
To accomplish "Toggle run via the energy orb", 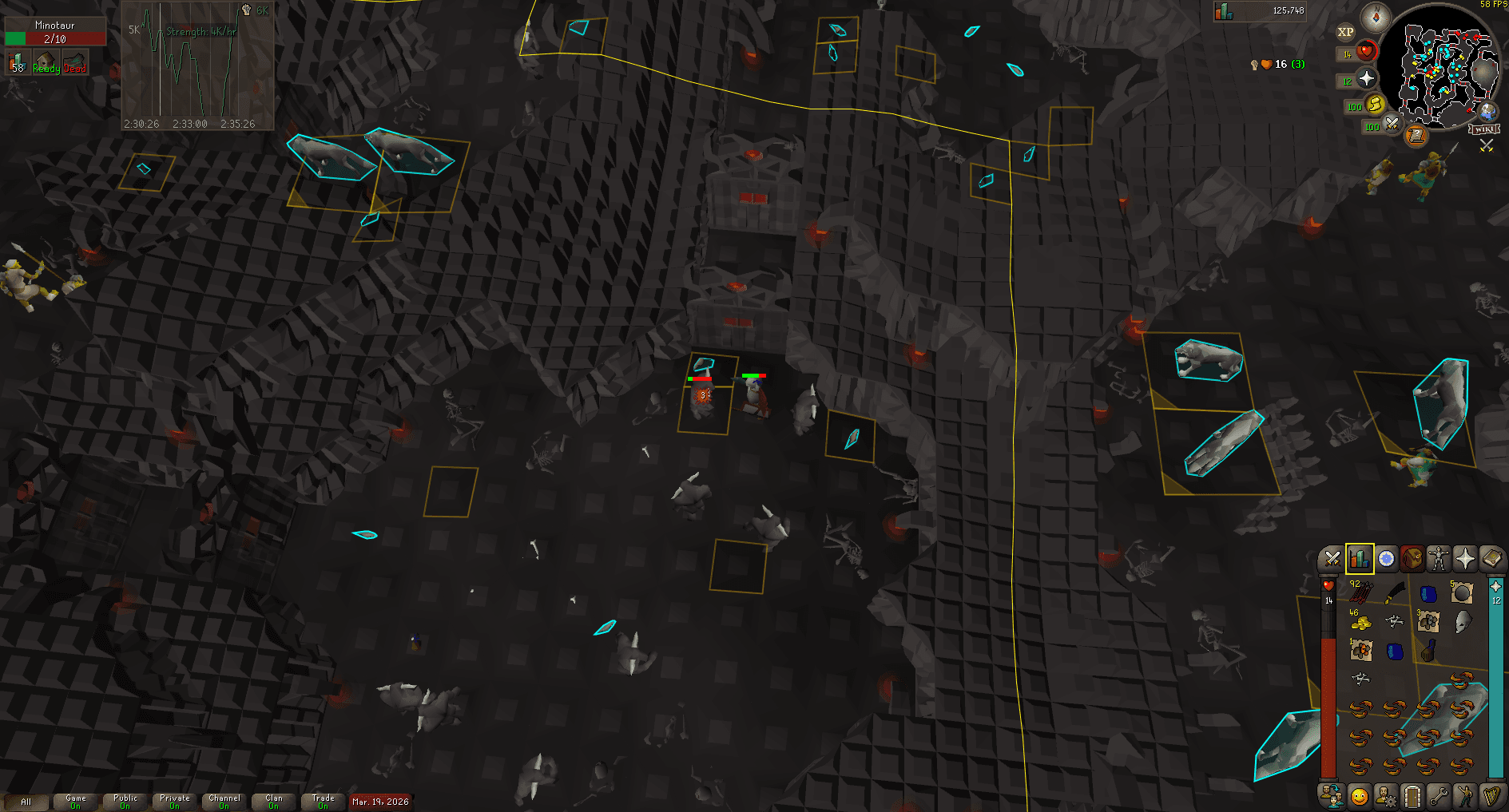I will [1376, 105].
